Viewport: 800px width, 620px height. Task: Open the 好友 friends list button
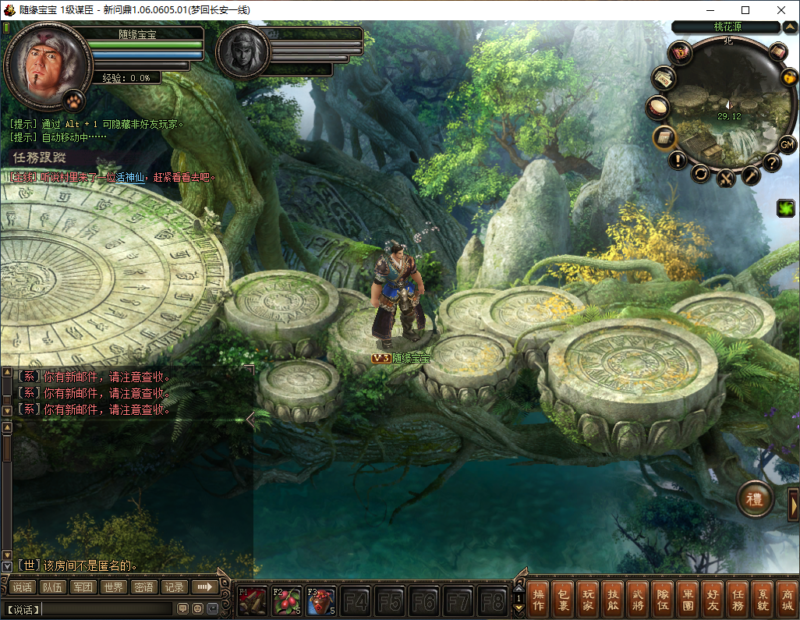coord(713,598)
